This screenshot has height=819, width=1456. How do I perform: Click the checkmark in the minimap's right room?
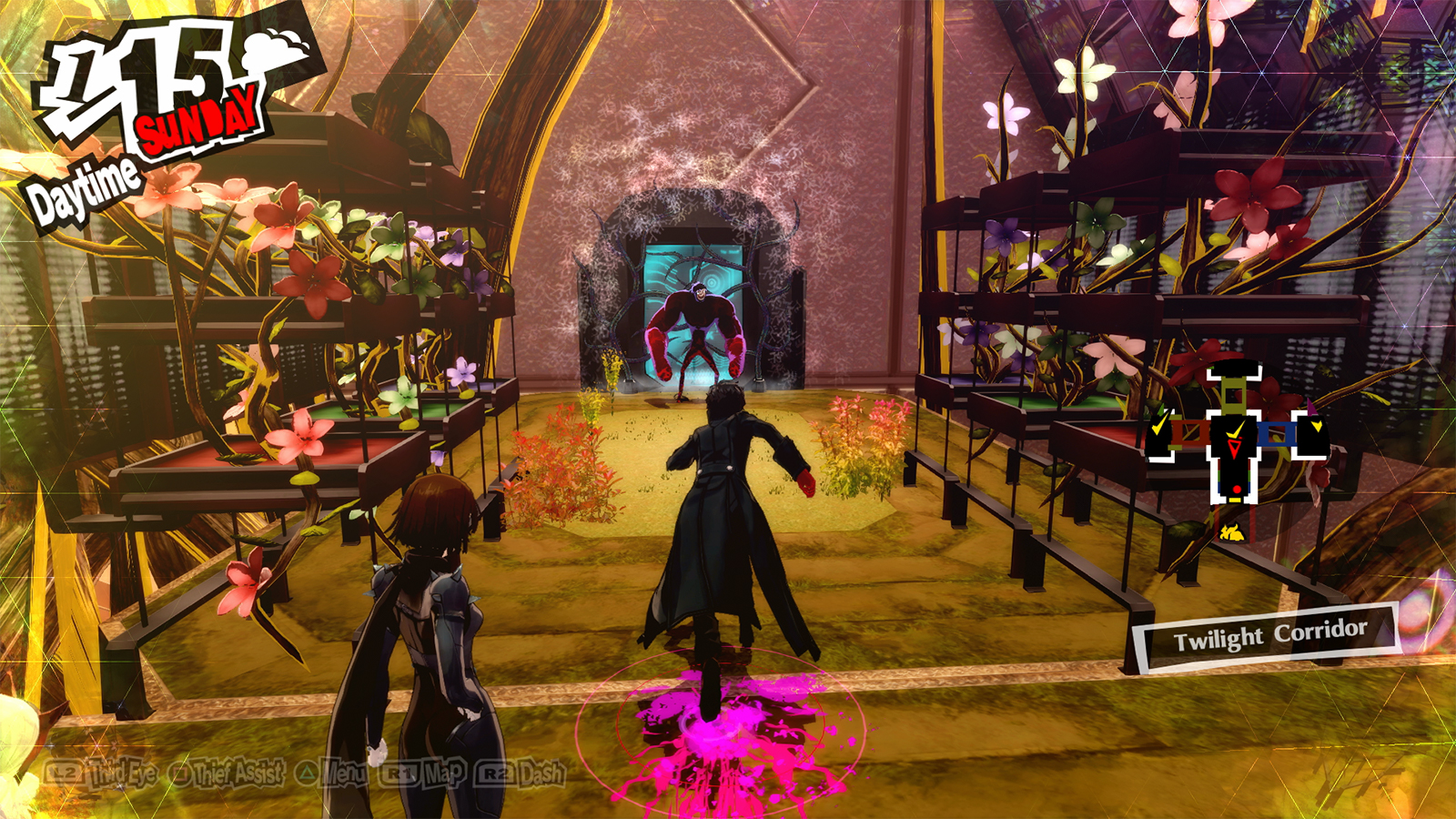pyautogui.click(x=1318, y=427)
